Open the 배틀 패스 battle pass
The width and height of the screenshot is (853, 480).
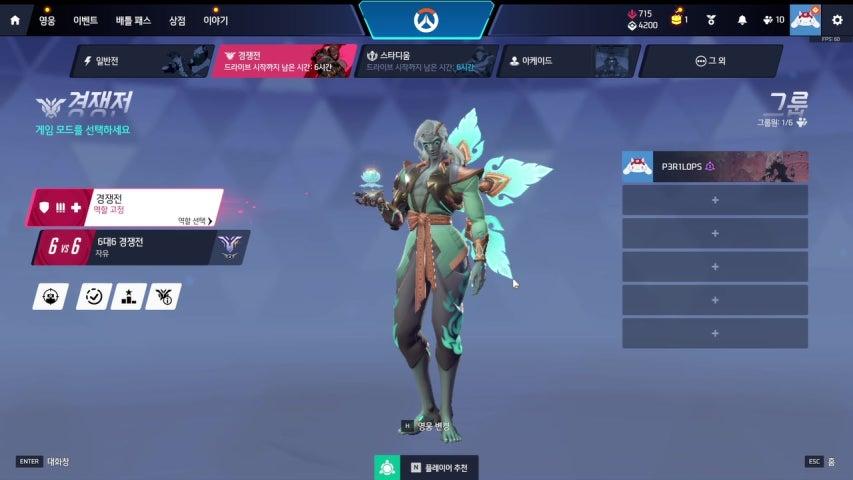(x=132, y=20)
